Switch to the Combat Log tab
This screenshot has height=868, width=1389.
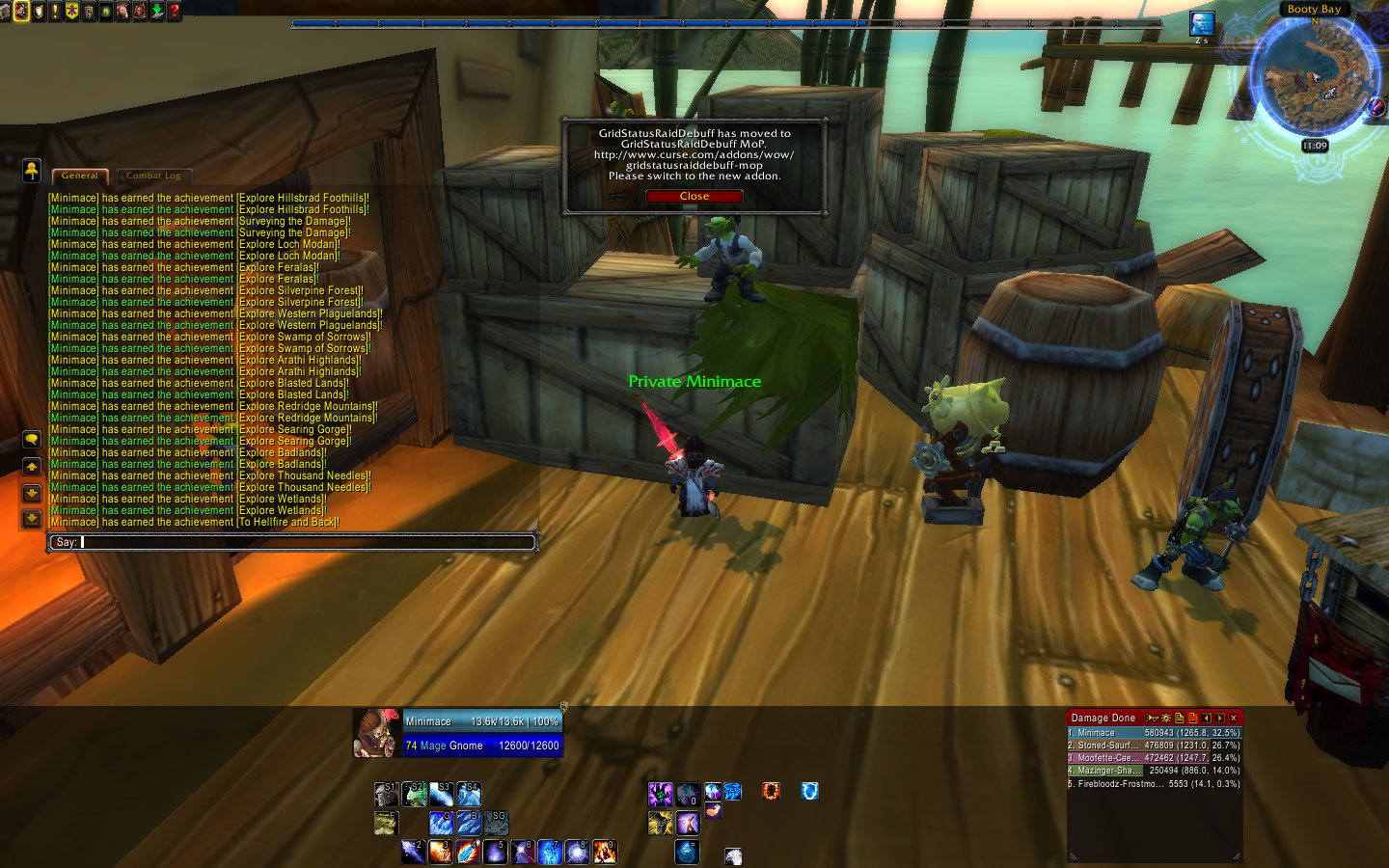coord(153,176)
